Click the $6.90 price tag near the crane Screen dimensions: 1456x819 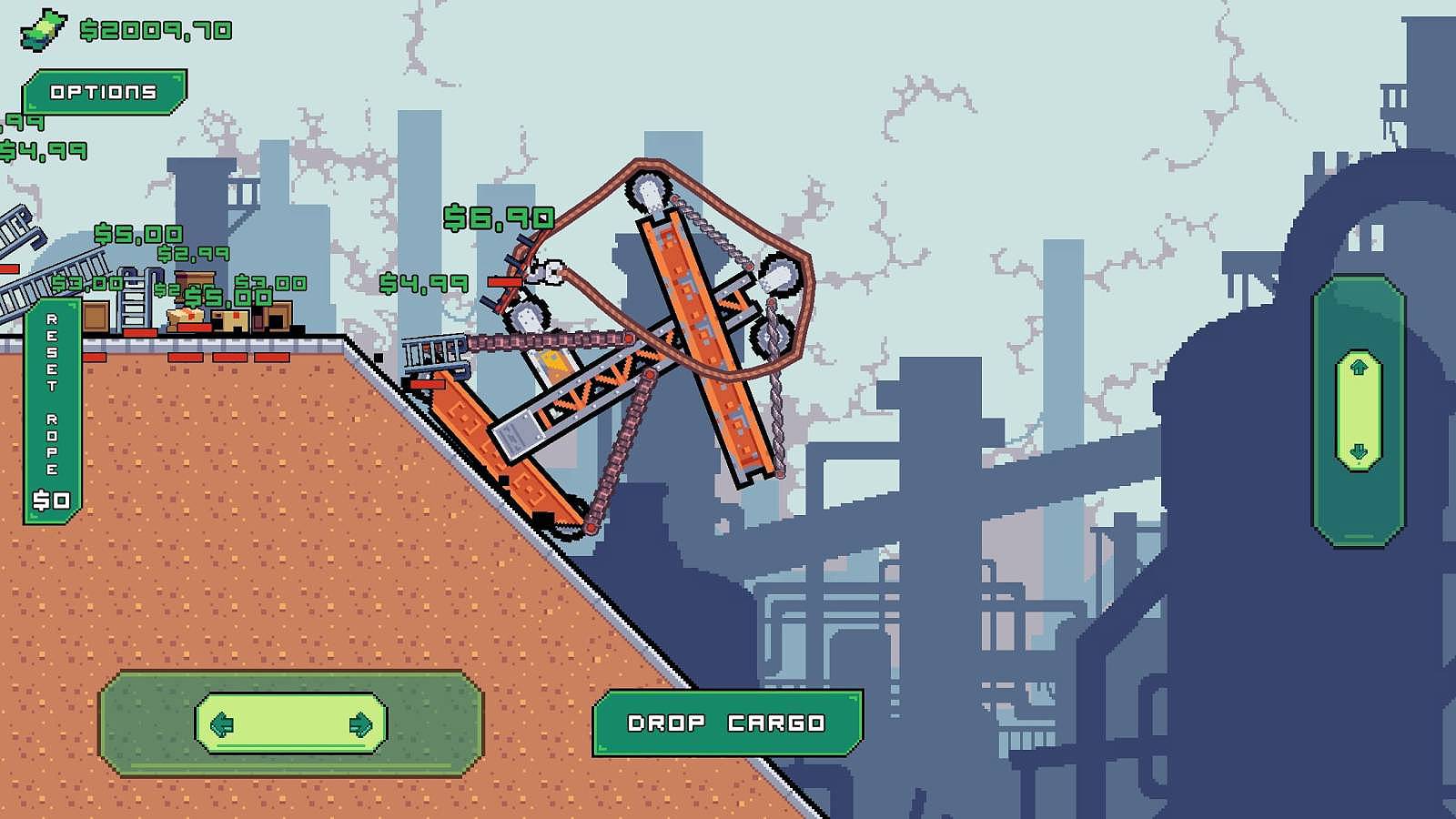point(497,217)
